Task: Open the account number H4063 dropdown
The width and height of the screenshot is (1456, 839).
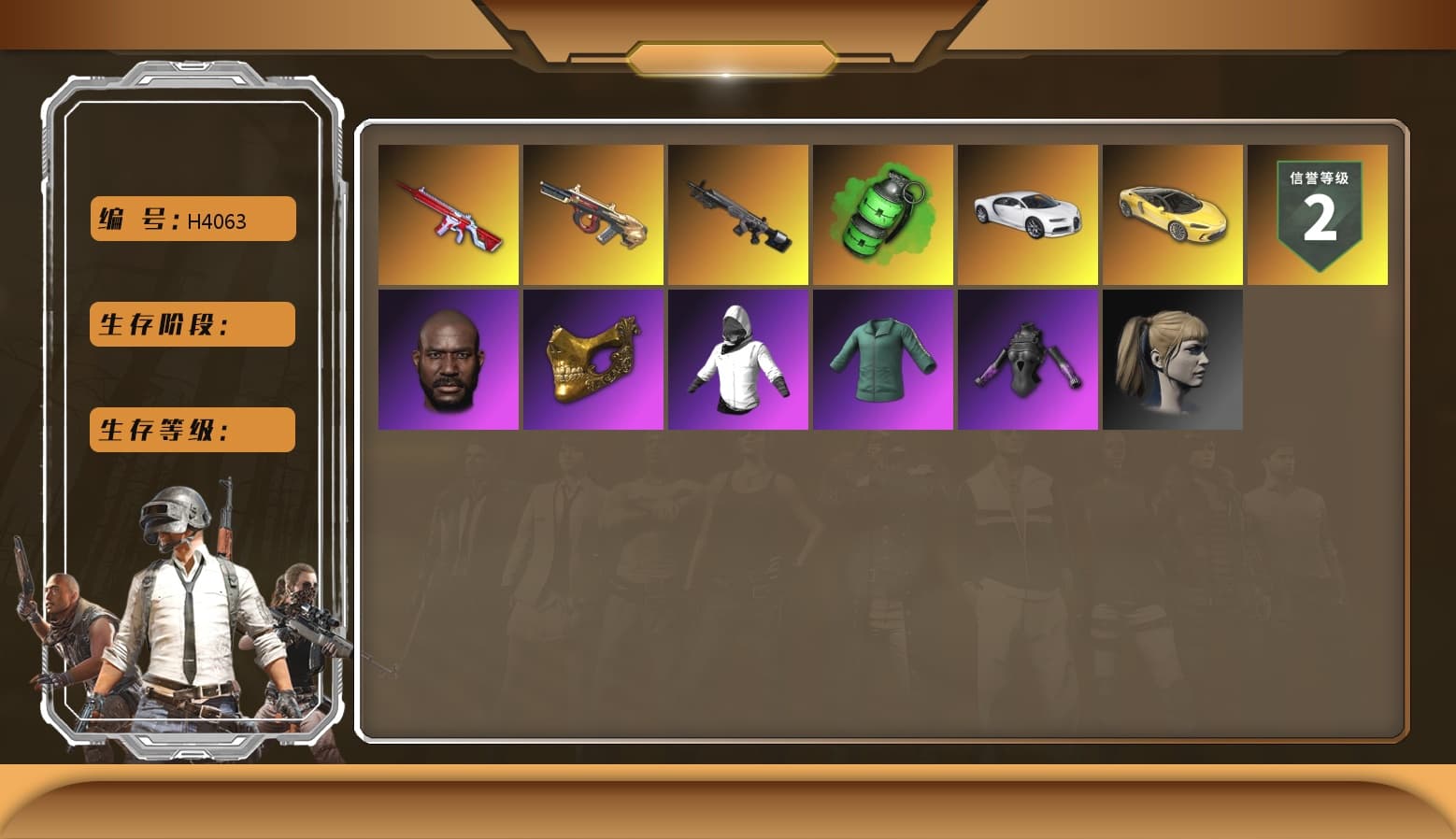Action: pyautogui.click(x=191, y=218)
